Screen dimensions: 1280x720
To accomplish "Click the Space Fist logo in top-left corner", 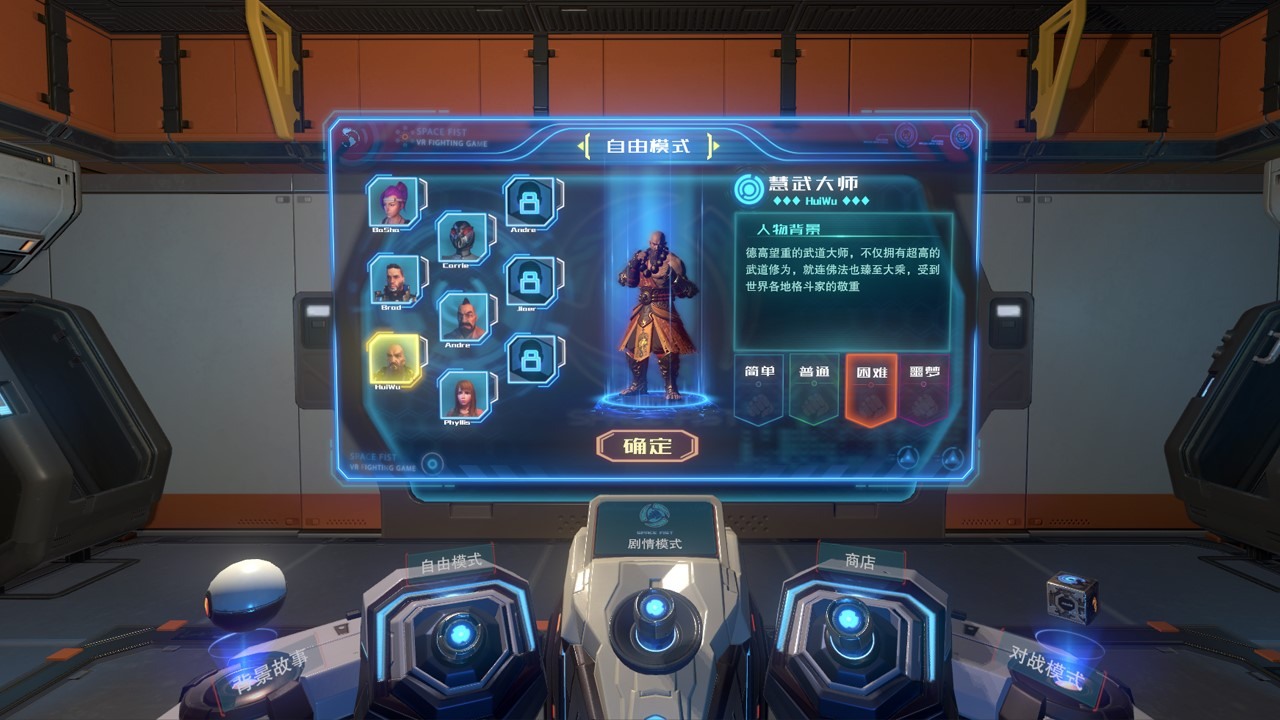I will click(x=351, y=135).
